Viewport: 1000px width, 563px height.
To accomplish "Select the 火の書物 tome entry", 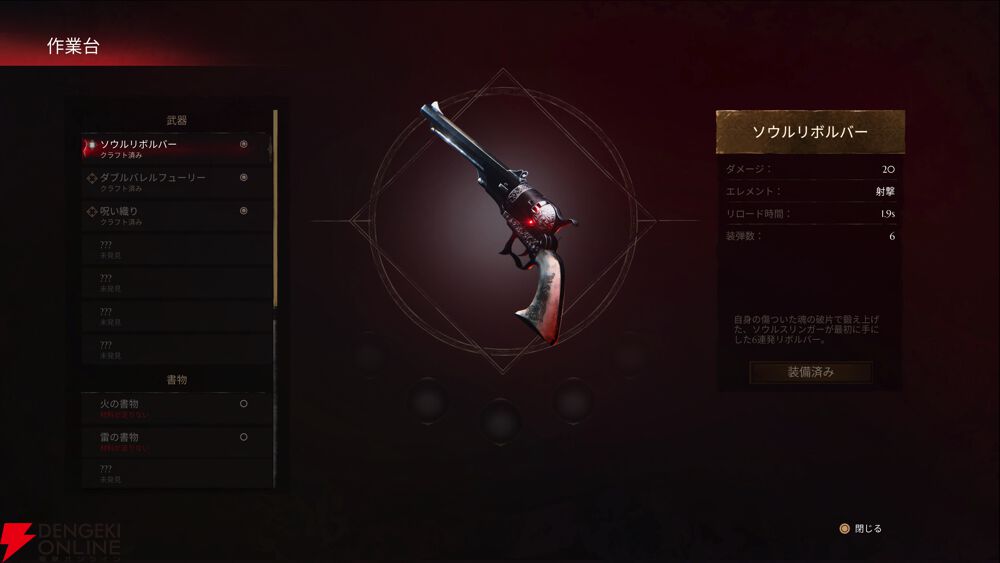I will coord(170,407).
